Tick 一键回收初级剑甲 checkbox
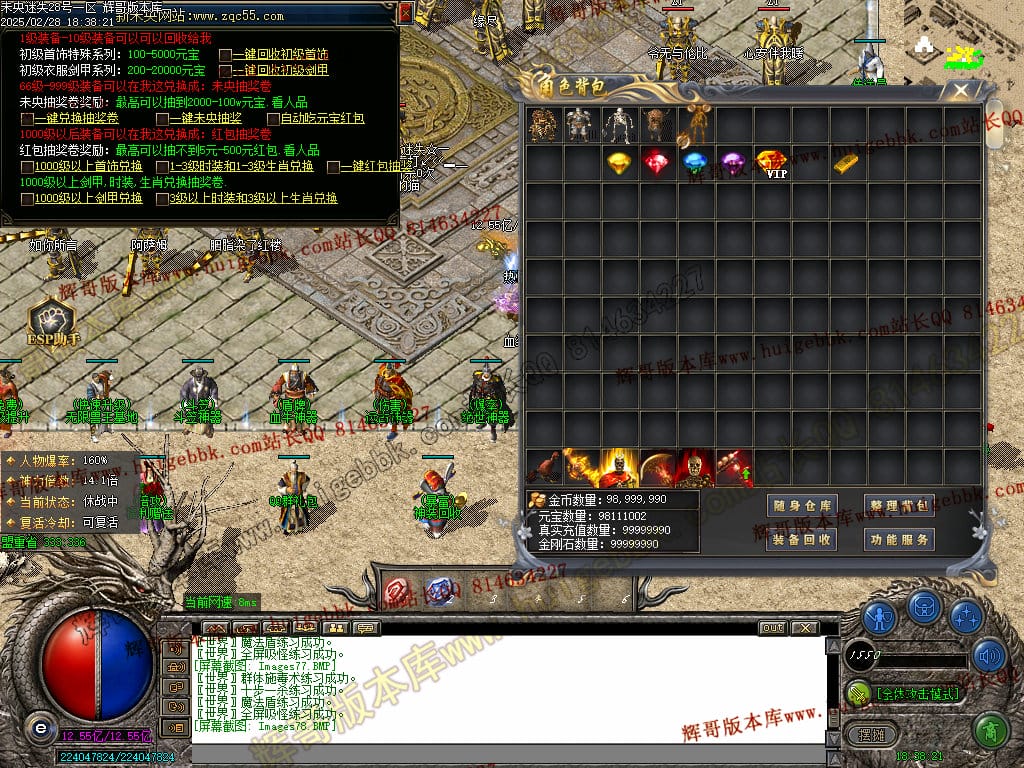The image size is (1024, 768). [x=226, y=71]
